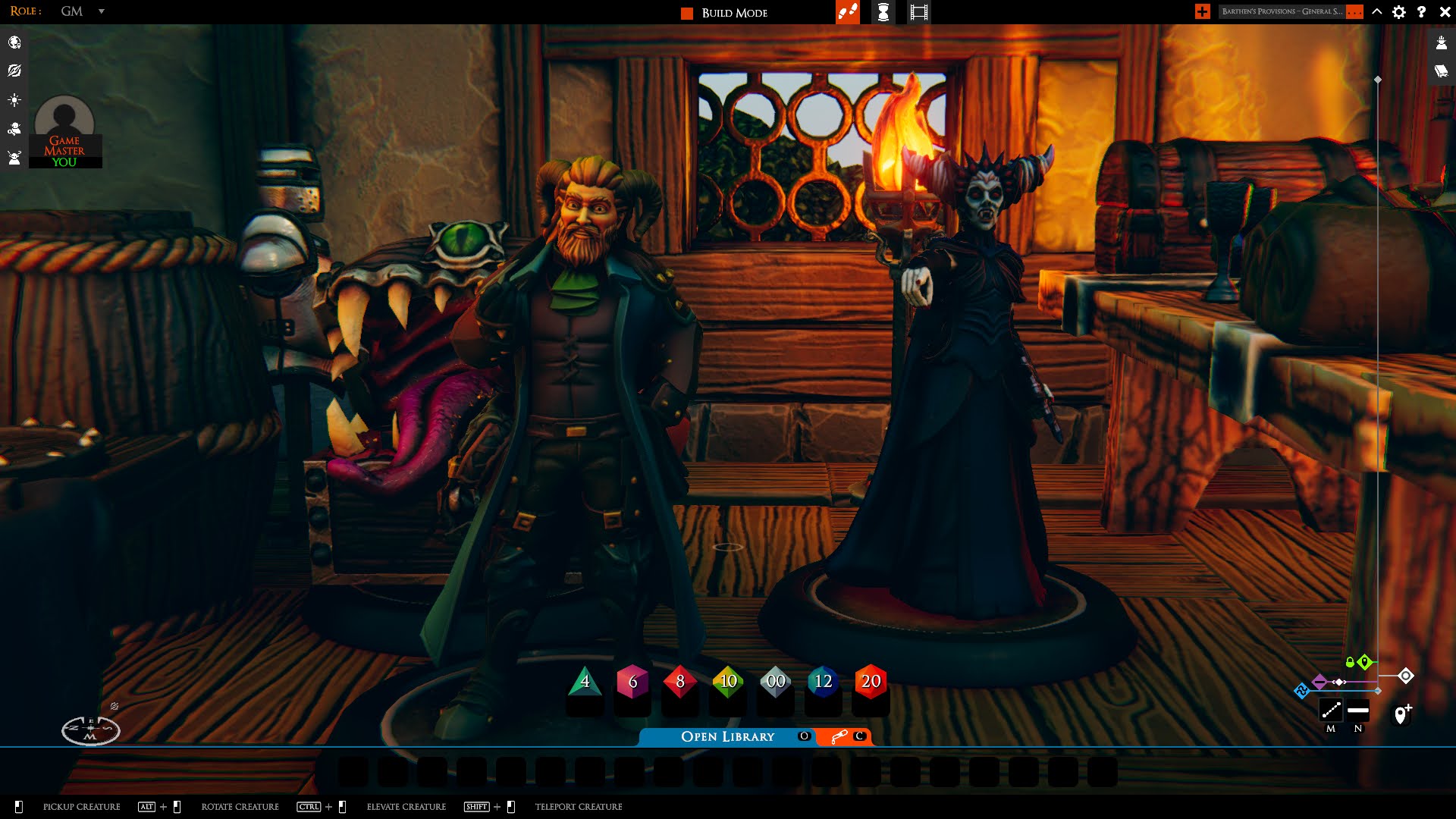Open the GM role dropdown

pos(101,11)
